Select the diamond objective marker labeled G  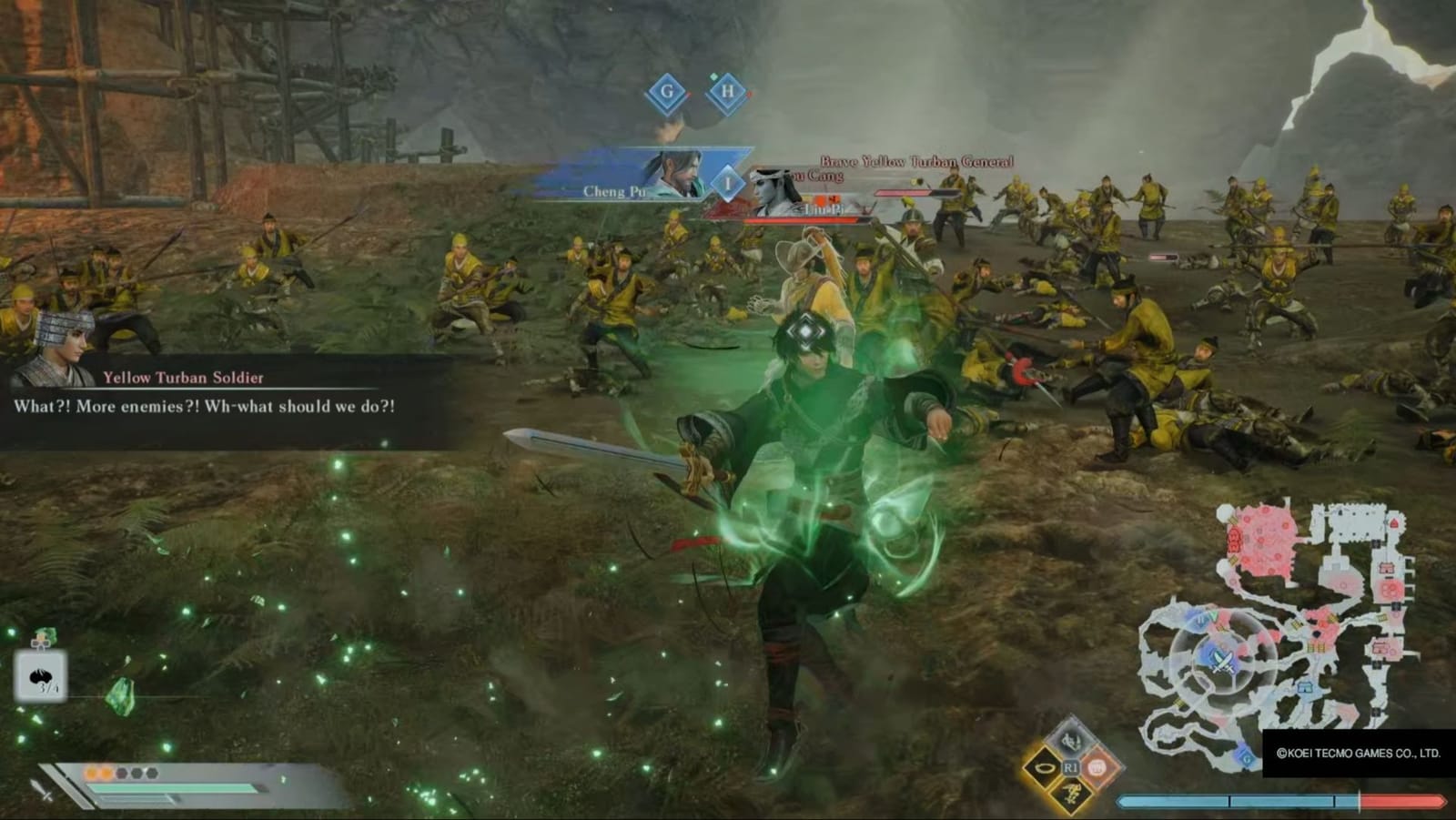pos(666,92)
